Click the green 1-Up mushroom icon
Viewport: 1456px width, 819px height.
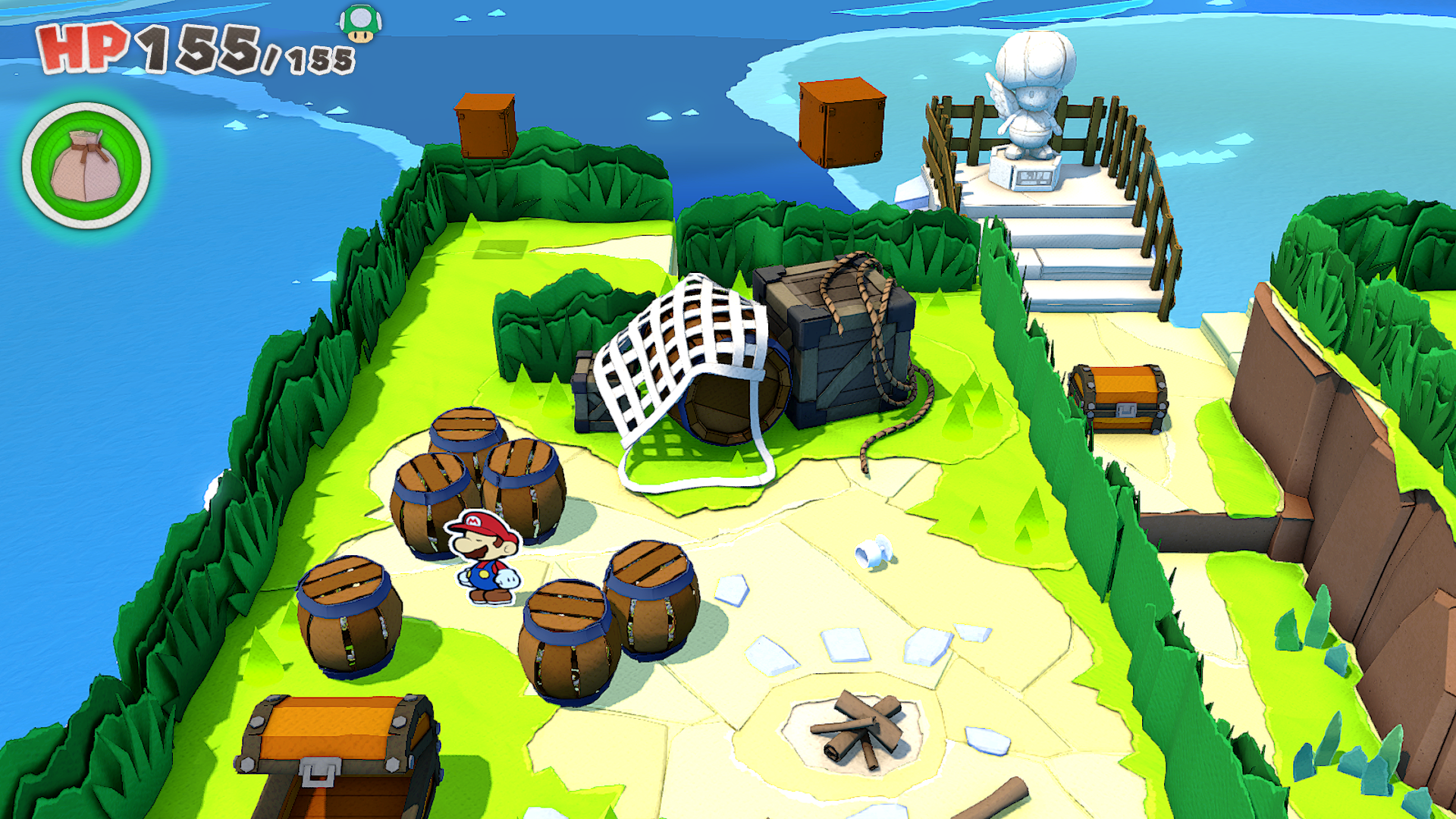click(x=360, y=23)
